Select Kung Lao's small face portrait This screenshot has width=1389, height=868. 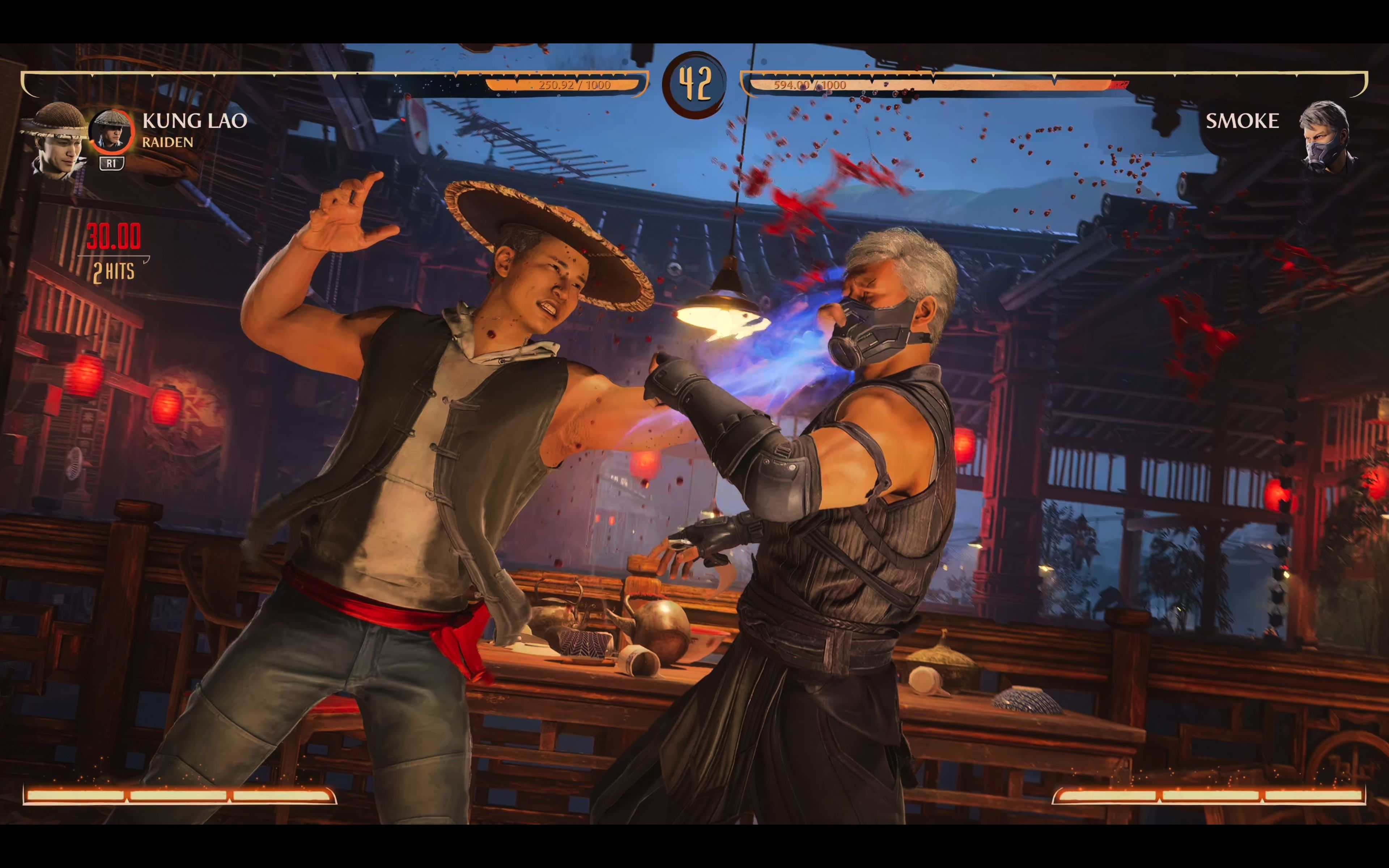click(x=60, y=138)
